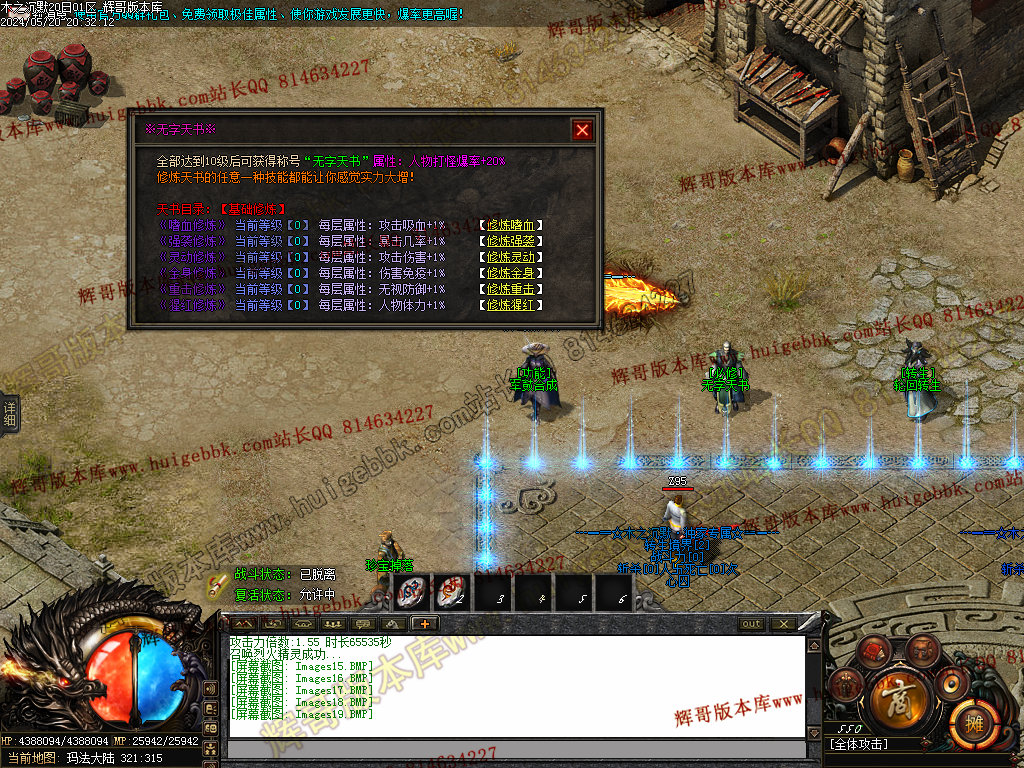This screenshot has width=1024, height=768.
Task: Choose the 修炼嗜血 training link
Action: coord(511,225)
